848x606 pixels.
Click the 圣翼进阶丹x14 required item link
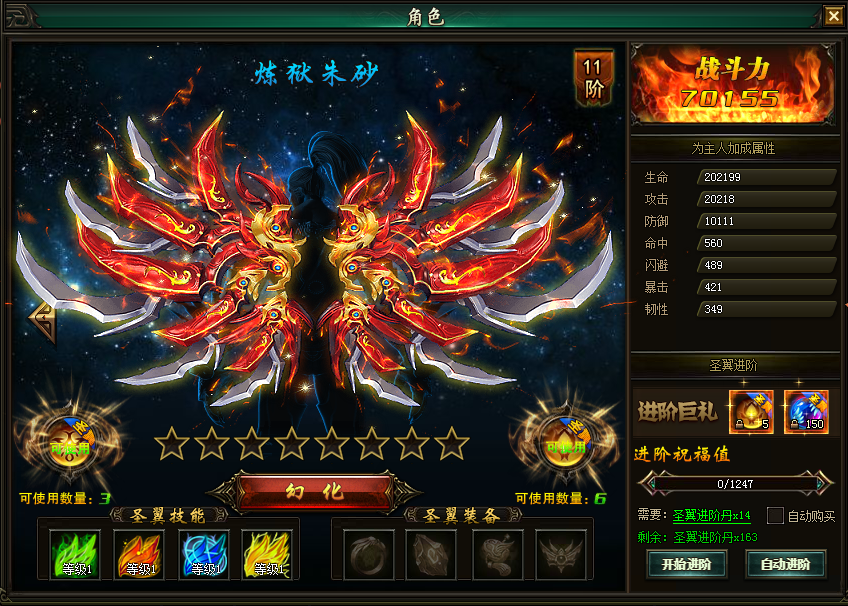tap(711, 516)
